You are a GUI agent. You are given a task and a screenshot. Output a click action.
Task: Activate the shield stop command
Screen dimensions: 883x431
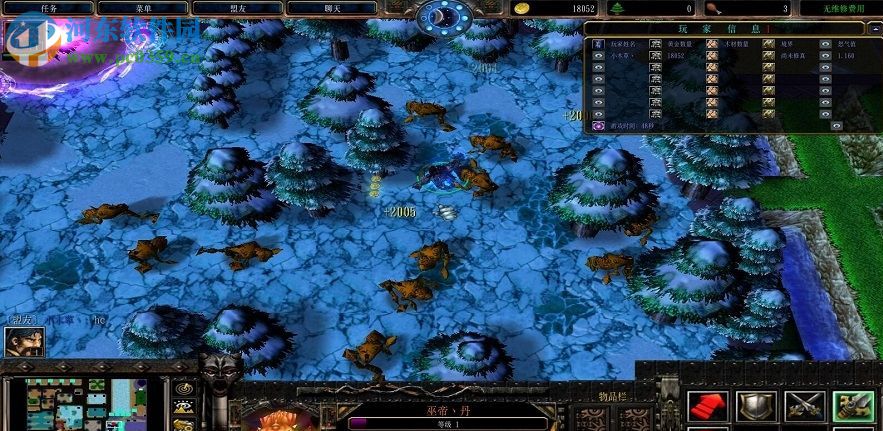pyautogui.click(x=756, y=406)
